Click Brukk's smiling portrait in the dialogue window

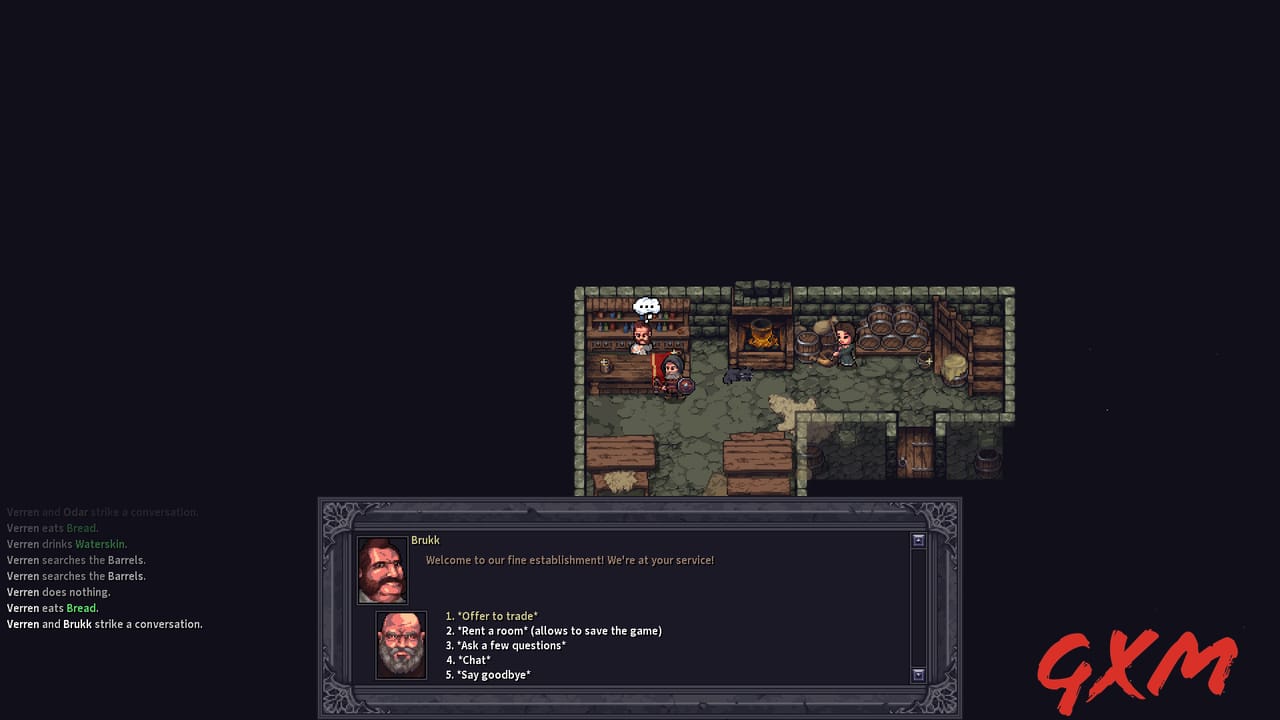[x=382, y=570]
